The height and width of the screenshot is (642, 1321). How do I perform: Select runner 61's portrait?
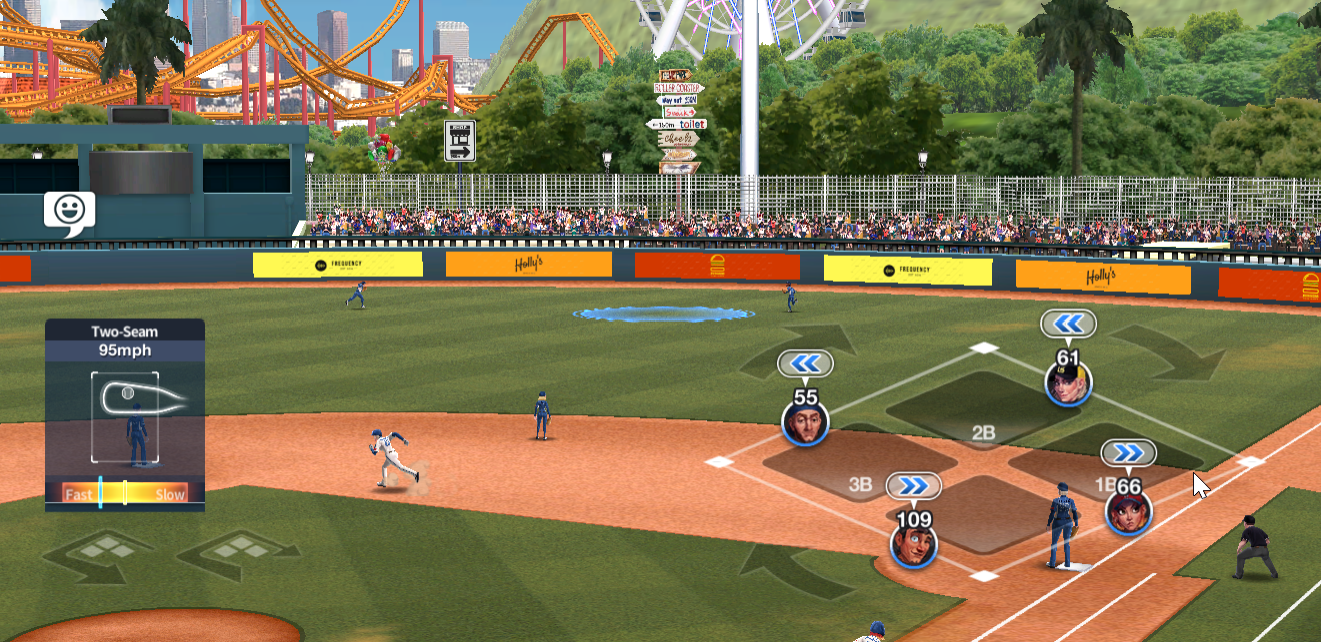[1068, 383]
